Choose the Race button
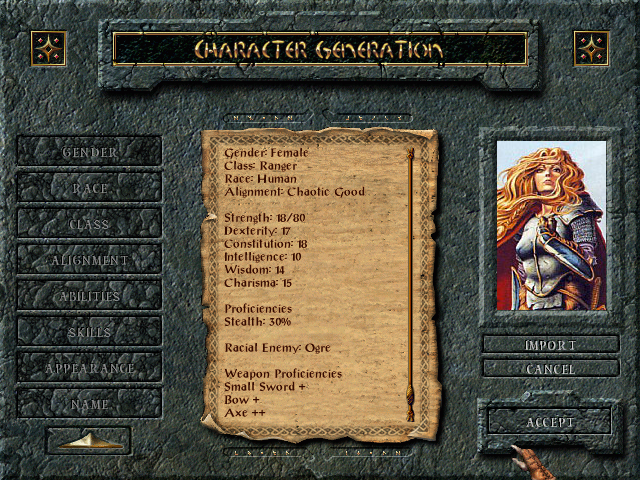Viewport: 640px width, 480px height. [x=89, y=188]
